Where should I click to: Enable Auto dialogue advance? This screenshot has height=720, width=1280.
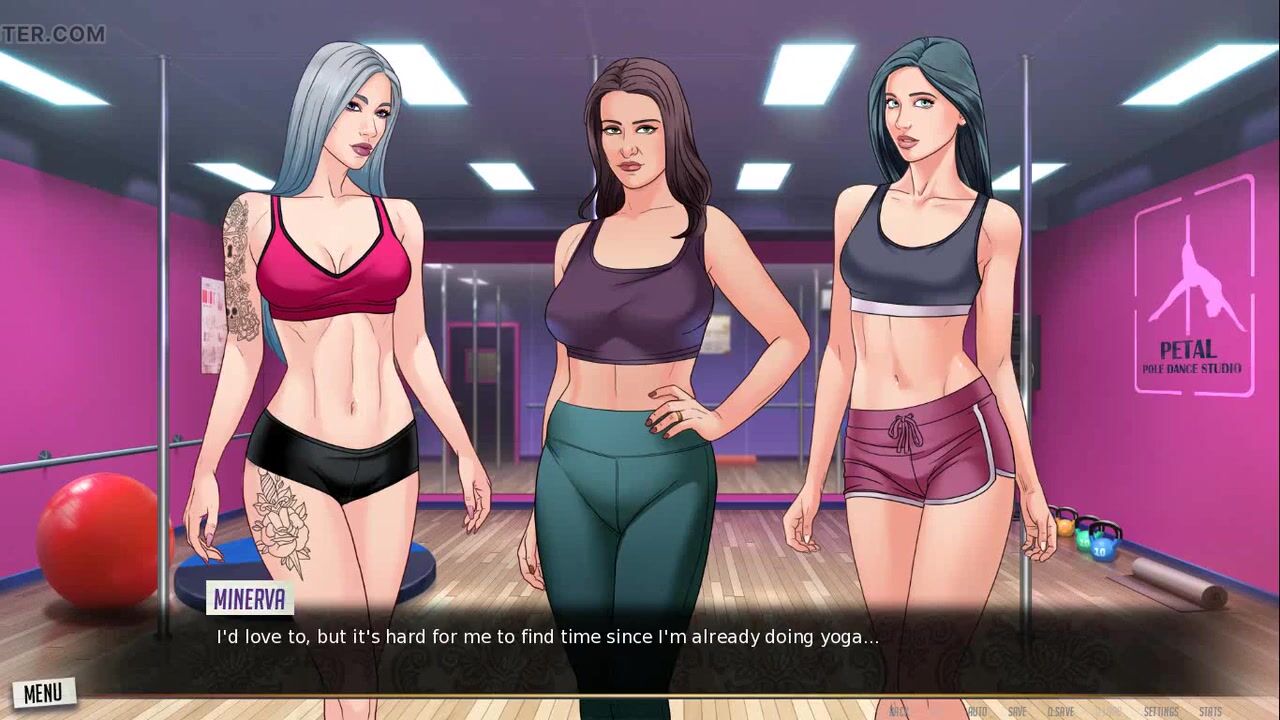977,711
